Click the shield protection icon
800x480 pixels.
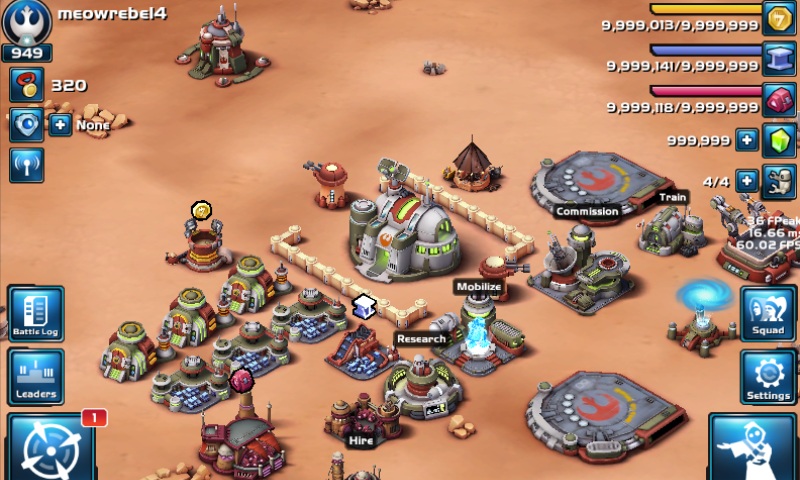pos(26,126)
